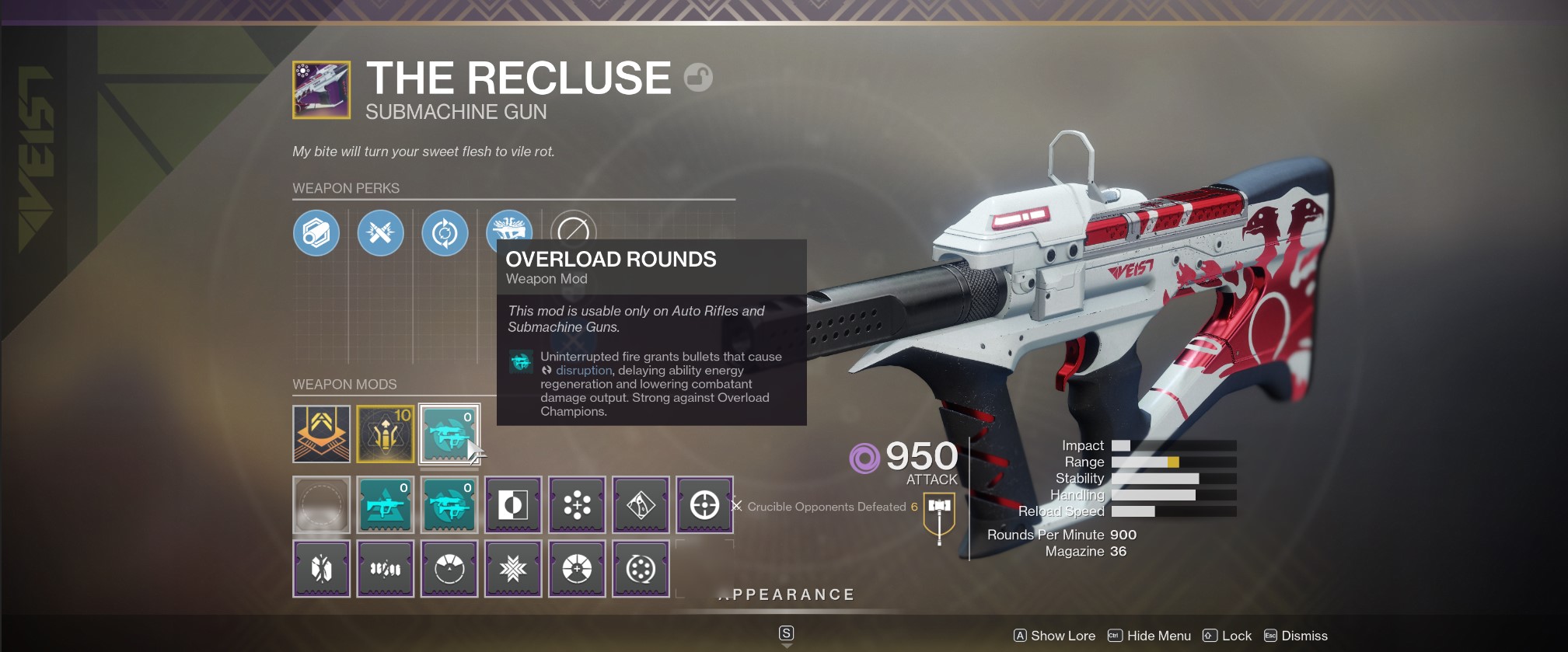Select the Overload Rounds weapon mod
1568x652 pixels.
[449, 434]
